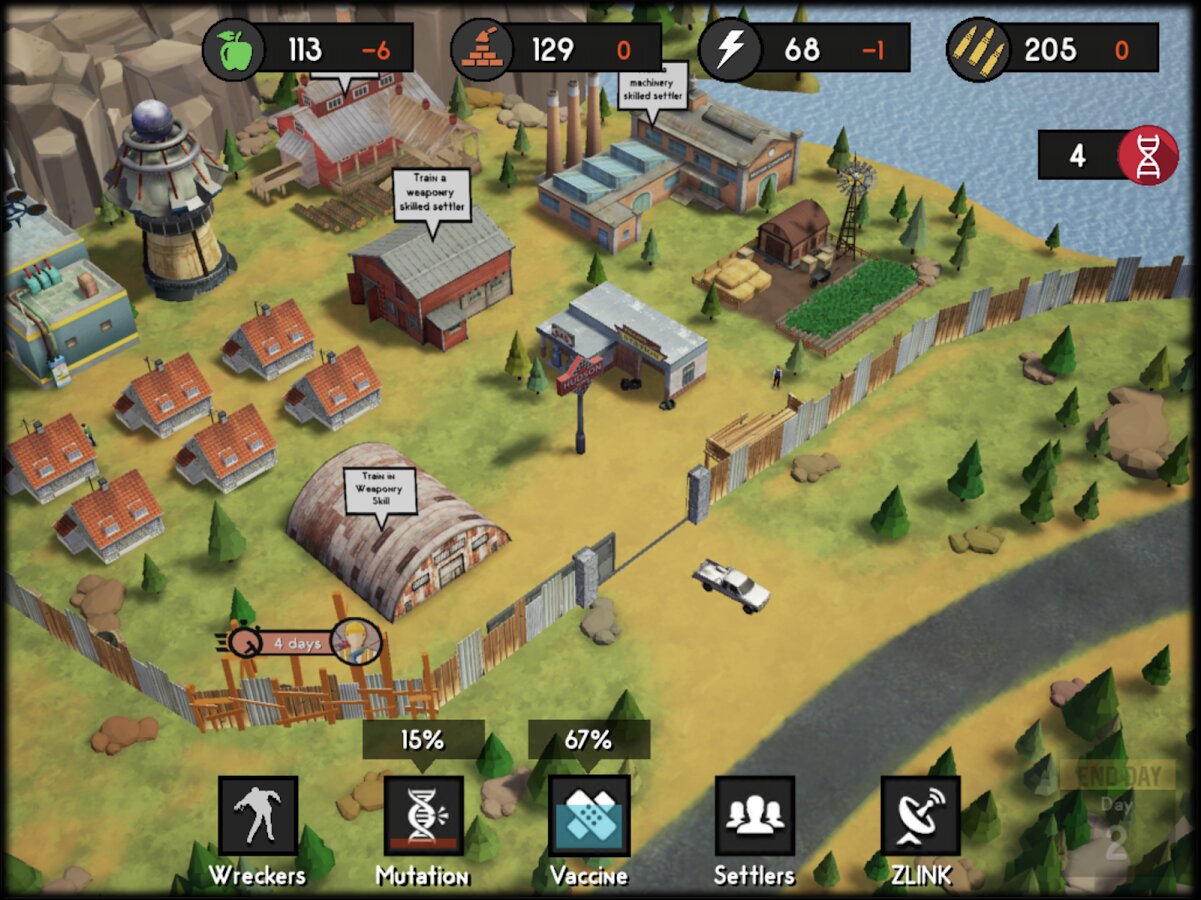Show the Settlers list

pyautogui.click(x=754, y=816)
